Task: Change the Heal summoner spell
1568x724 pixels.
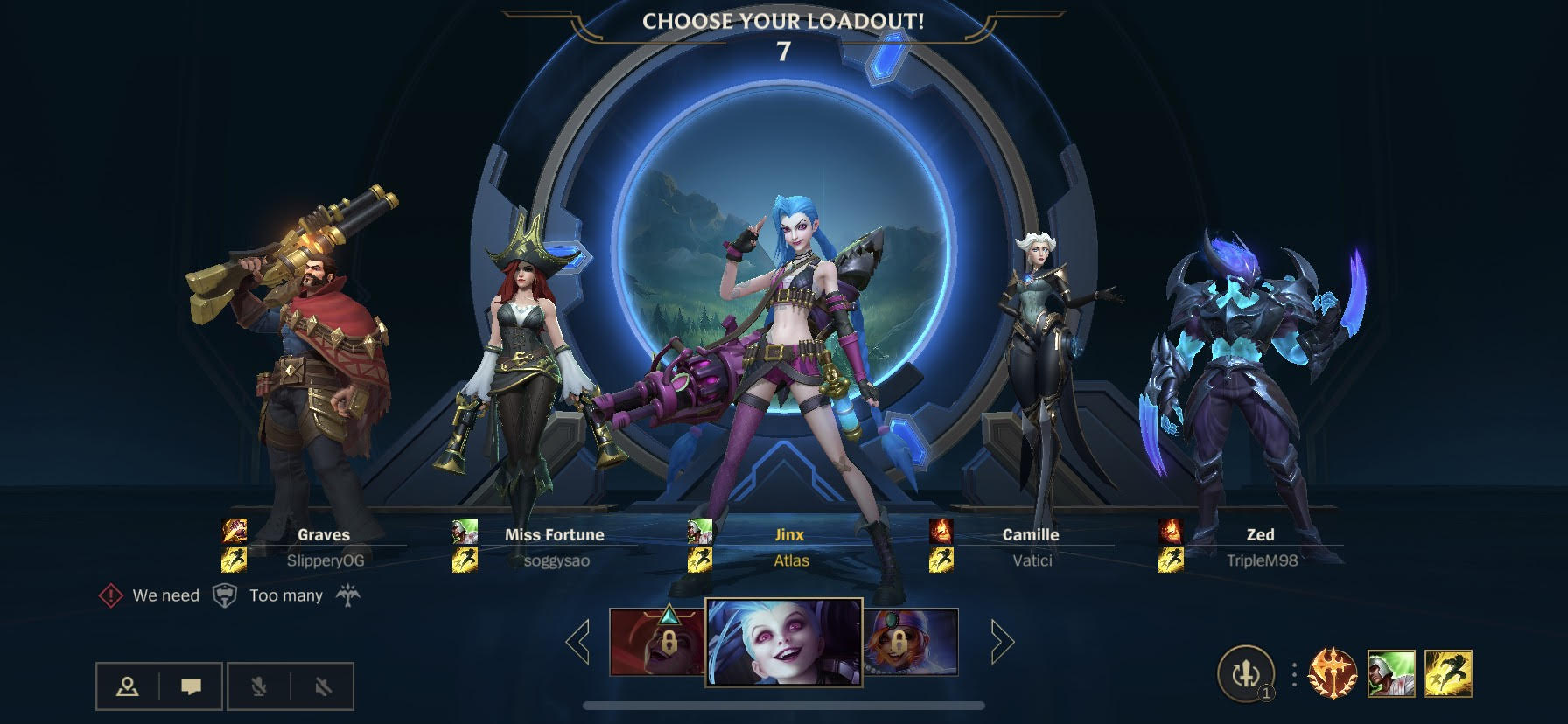Action: 1391,674
